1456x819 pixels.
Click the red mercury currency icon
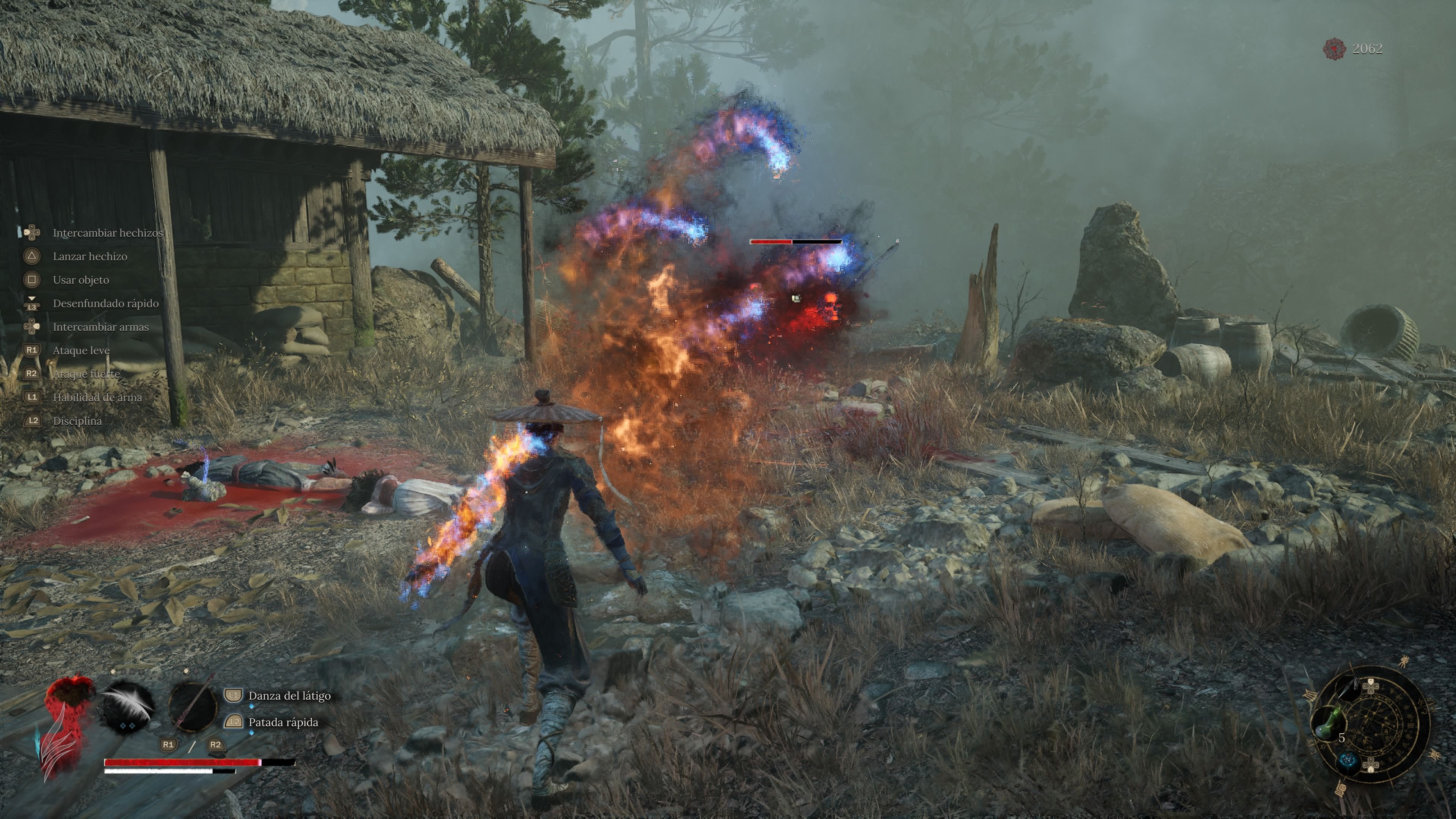[x=1334, y=49]
